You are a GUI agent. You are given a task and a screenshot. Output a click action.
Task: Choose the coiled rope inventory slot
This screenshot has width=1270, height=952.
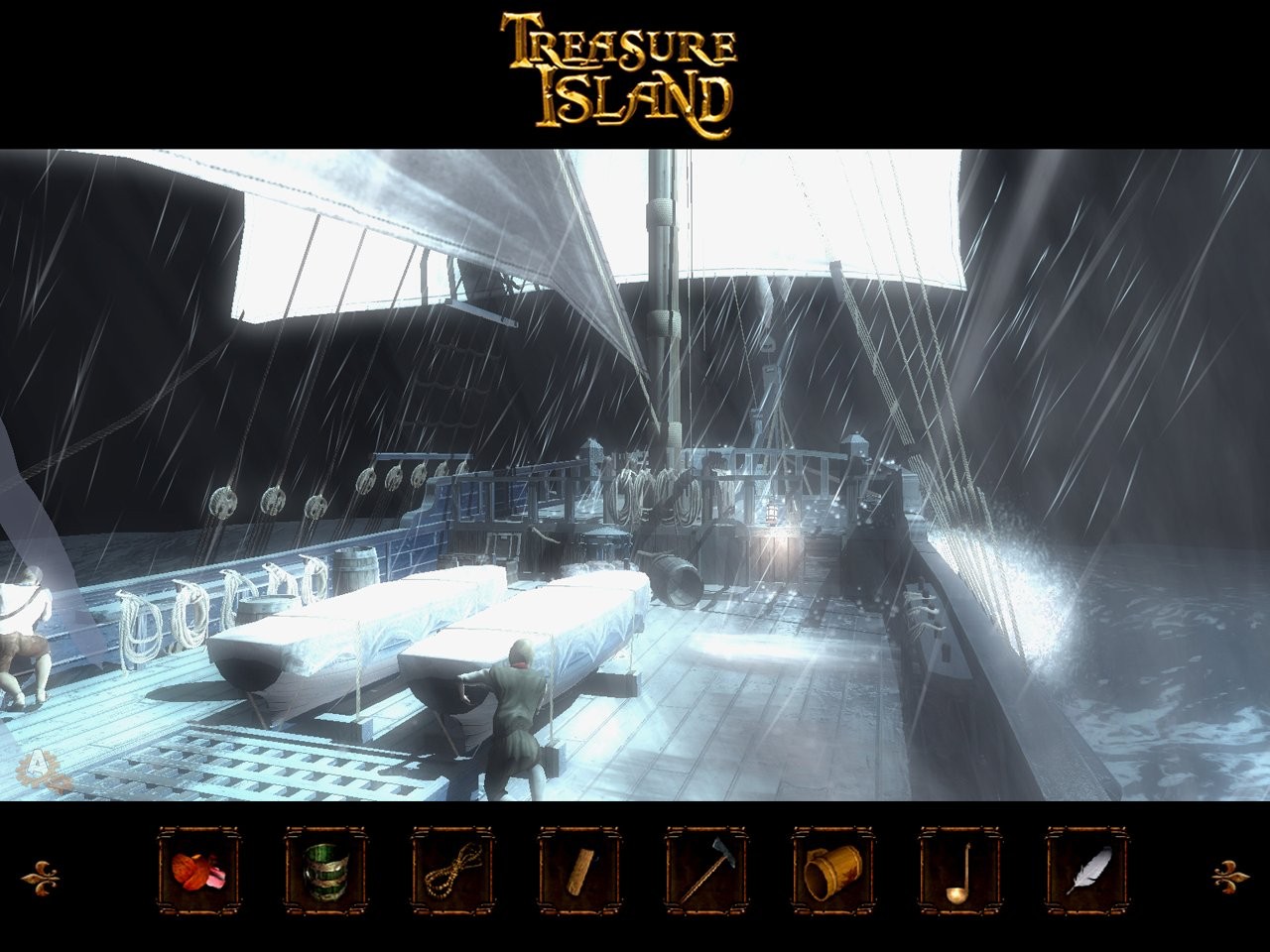coord(452,870)
